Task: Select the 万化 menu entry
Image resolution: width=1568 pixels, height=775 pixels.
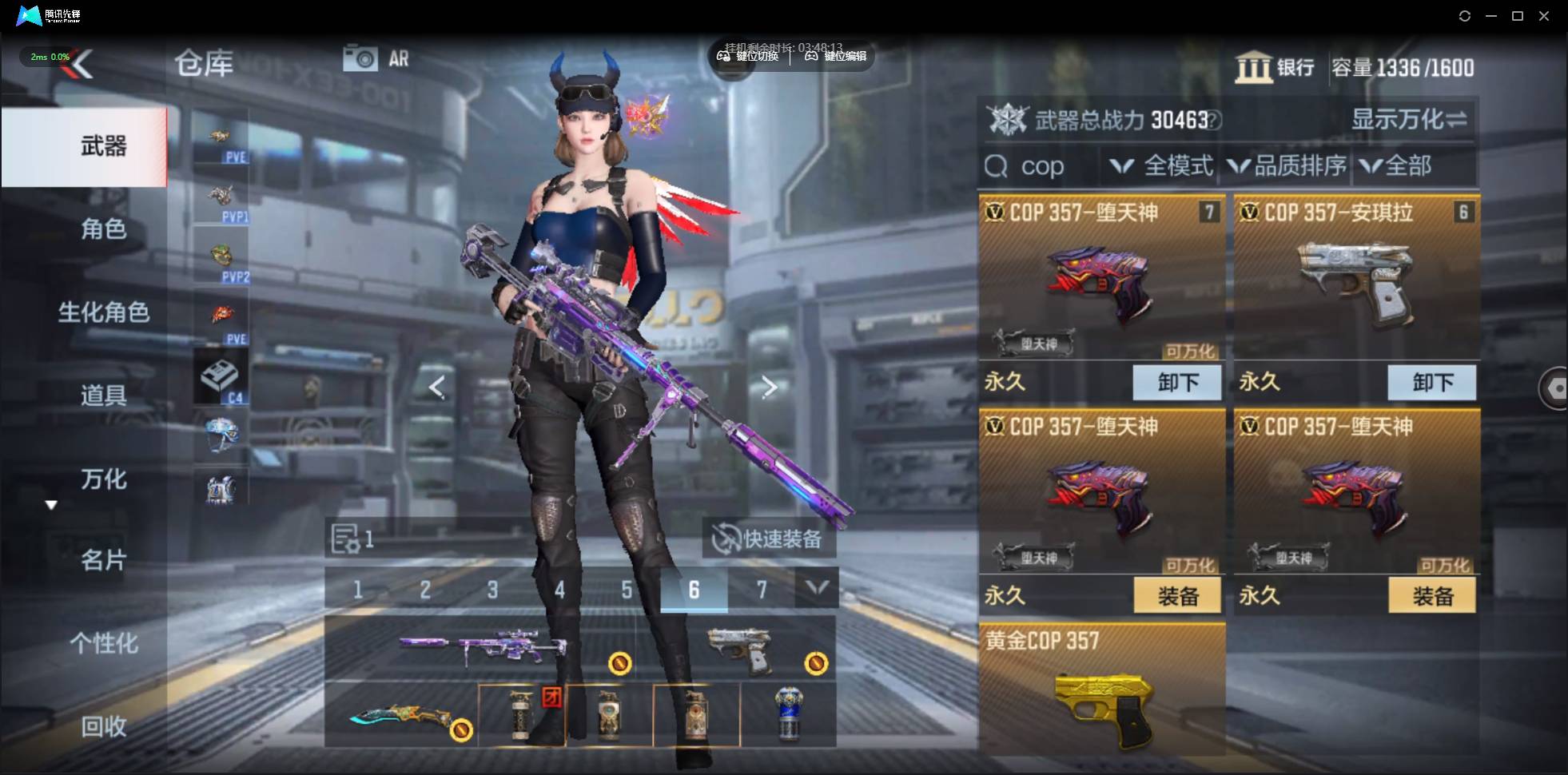Action: coord(103,479)
